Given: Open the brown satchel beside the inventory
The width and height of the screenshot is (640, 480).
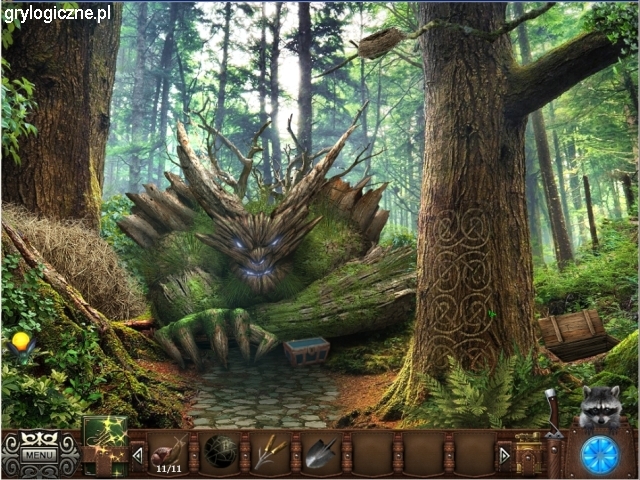Looking at the screenshot, I should (x=528, y=453).
